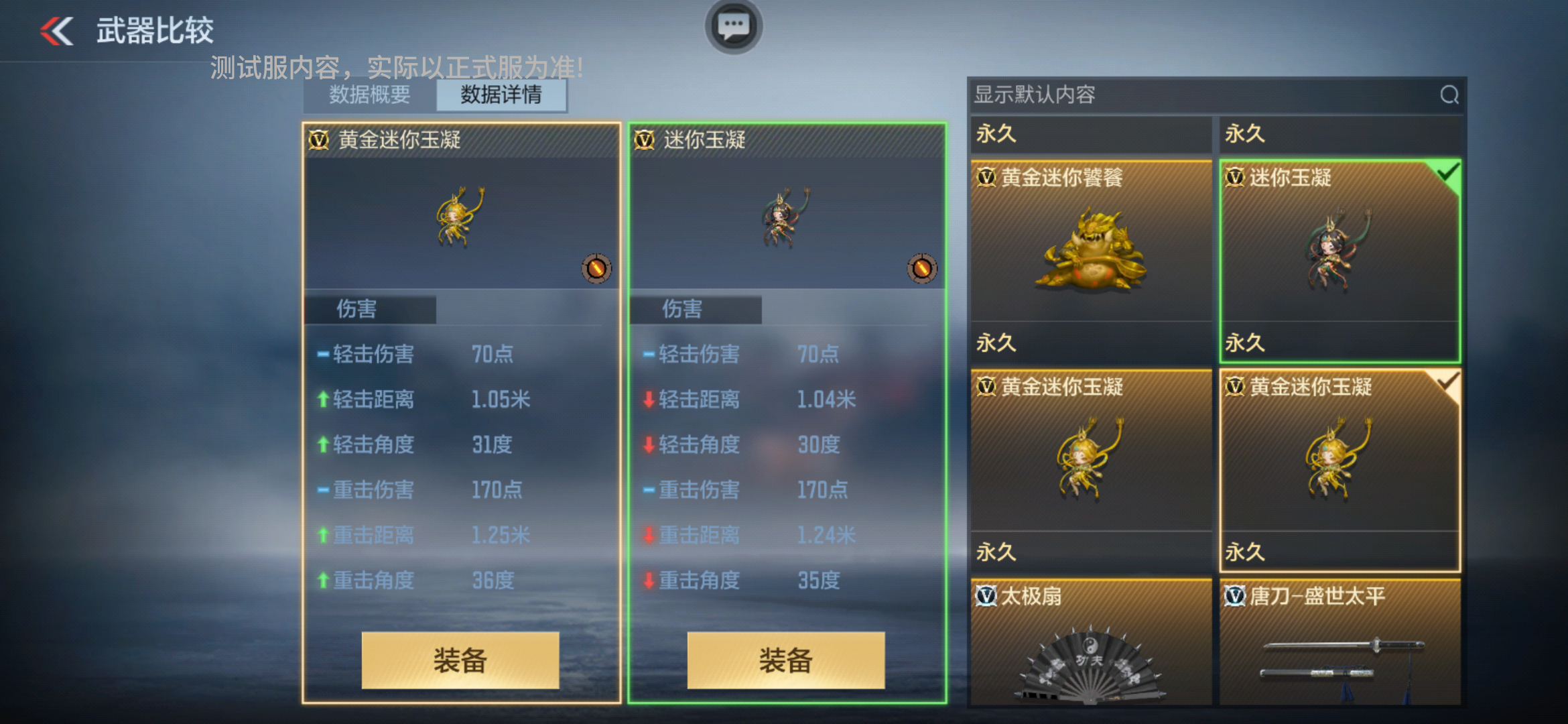Screen dimensions: 1568x724
Task: Go back using the red-white arrow
Action: click(57, 31)
